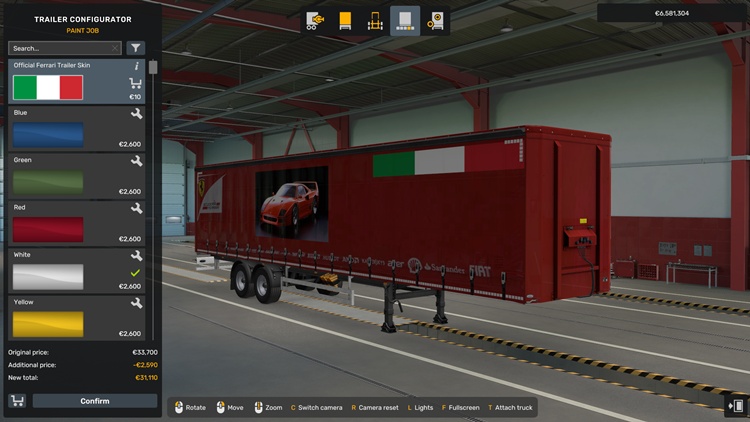
Task: Choose the Yellow paint job
Action: coord(48,323)
